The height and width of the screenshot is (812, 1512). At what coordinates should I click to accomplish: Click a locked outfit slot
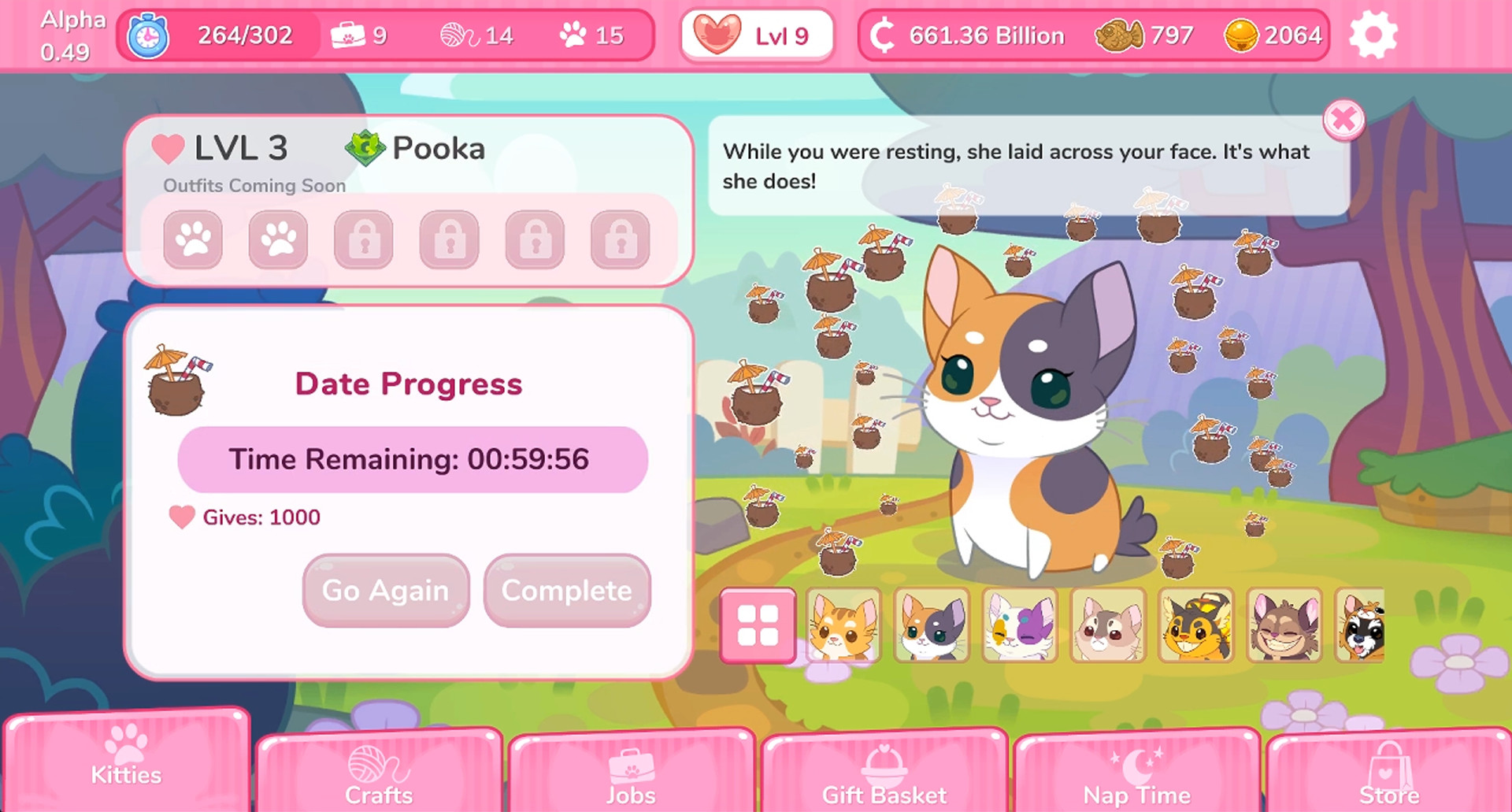pyautogui.click(x=364, y=240)
